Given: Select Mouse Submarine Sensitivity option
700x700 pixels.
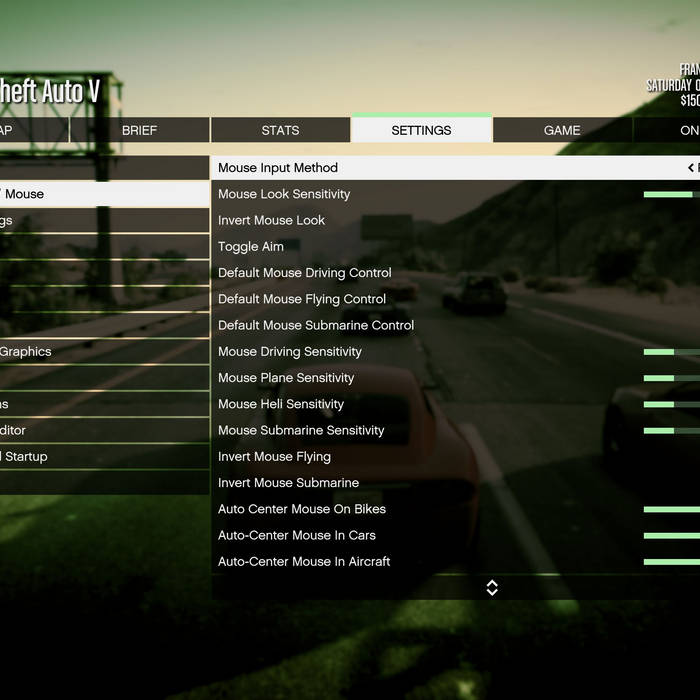Looking at the screenshot, I should click(301, 430).
